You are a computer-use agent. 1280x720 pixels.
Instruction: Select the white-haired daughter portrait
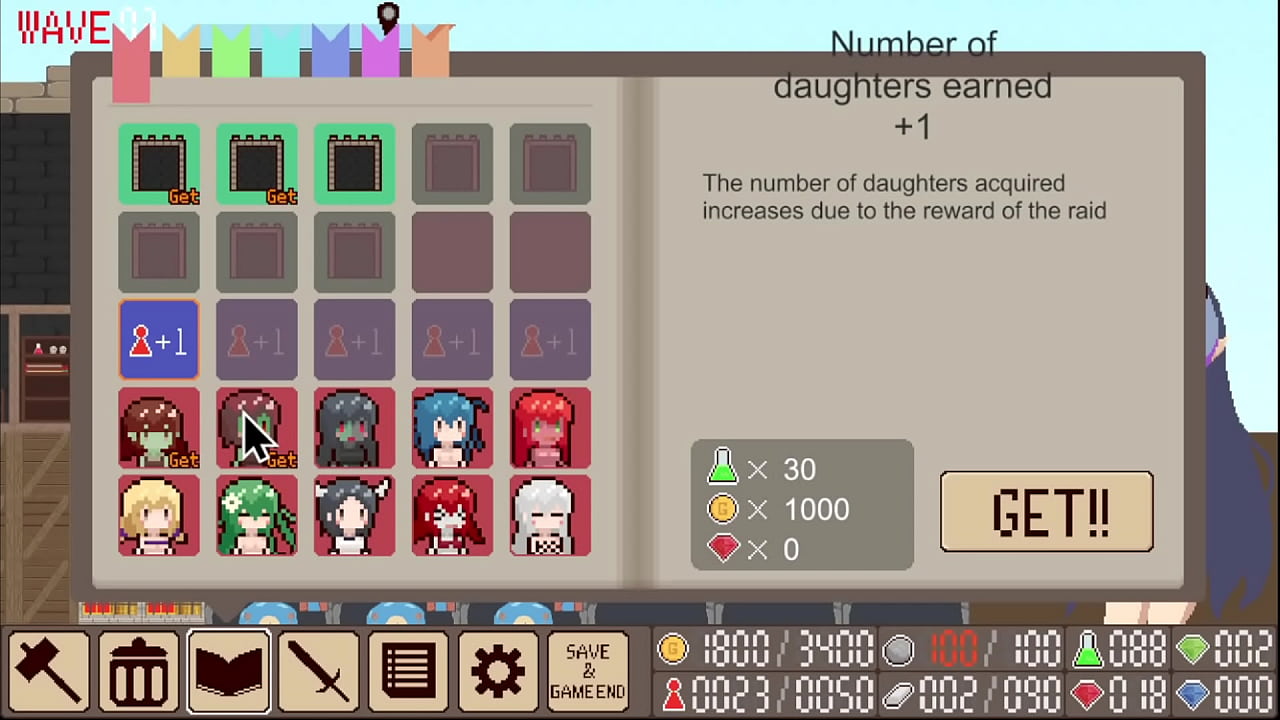[x=549, y=515]
